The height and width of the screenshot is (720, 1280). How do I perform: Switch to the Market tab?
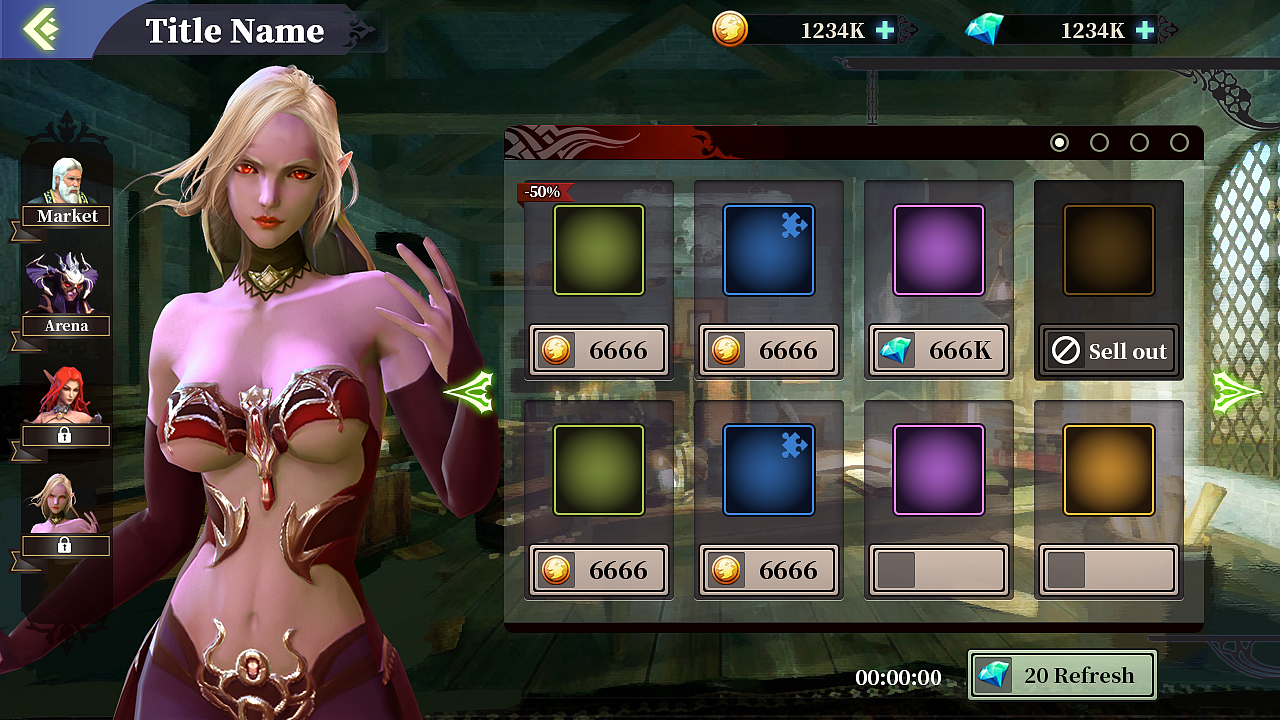click(67, 216)
